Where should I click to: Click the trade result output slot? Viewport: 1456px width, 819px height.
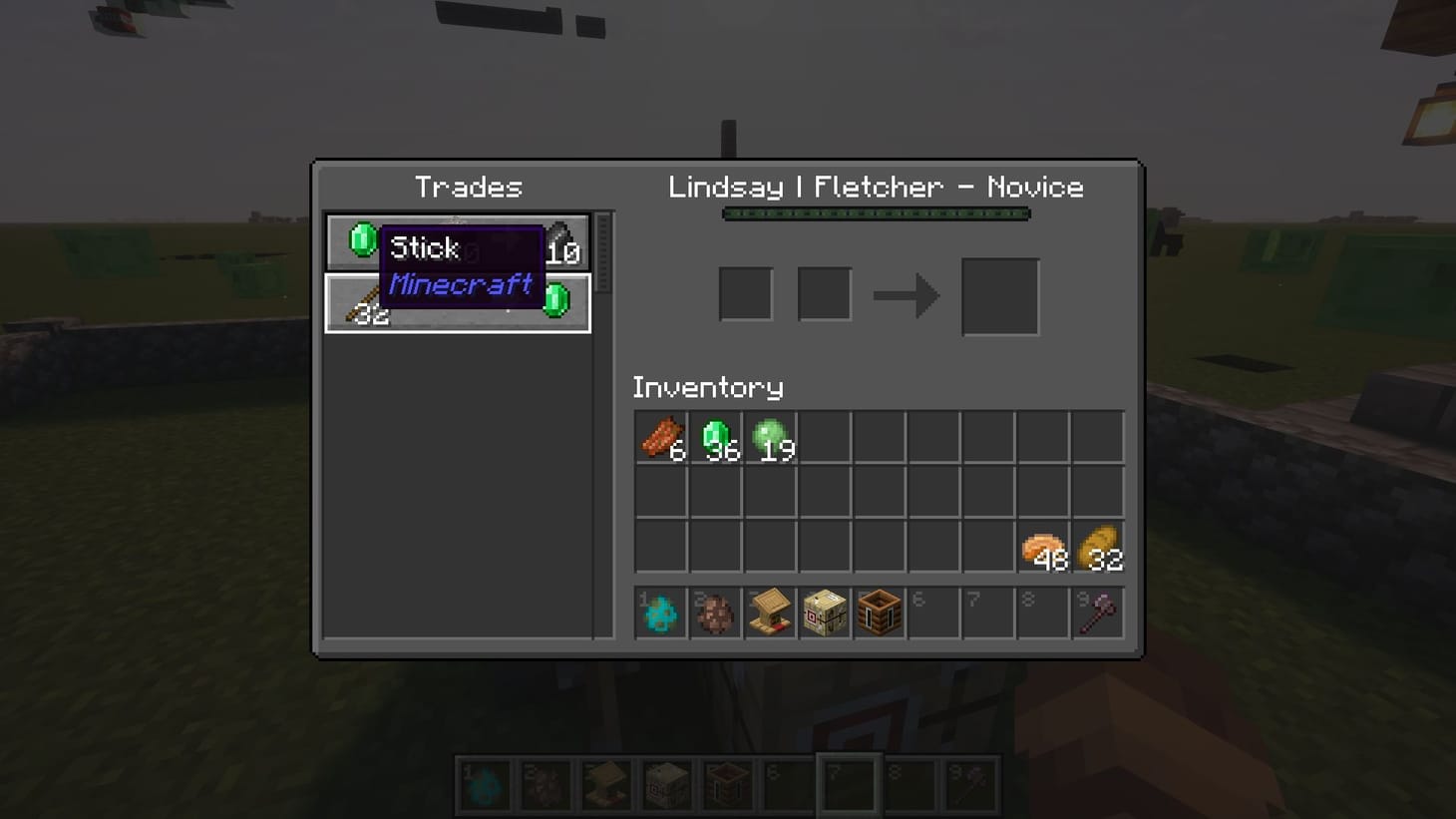click(x=999, y=294)
